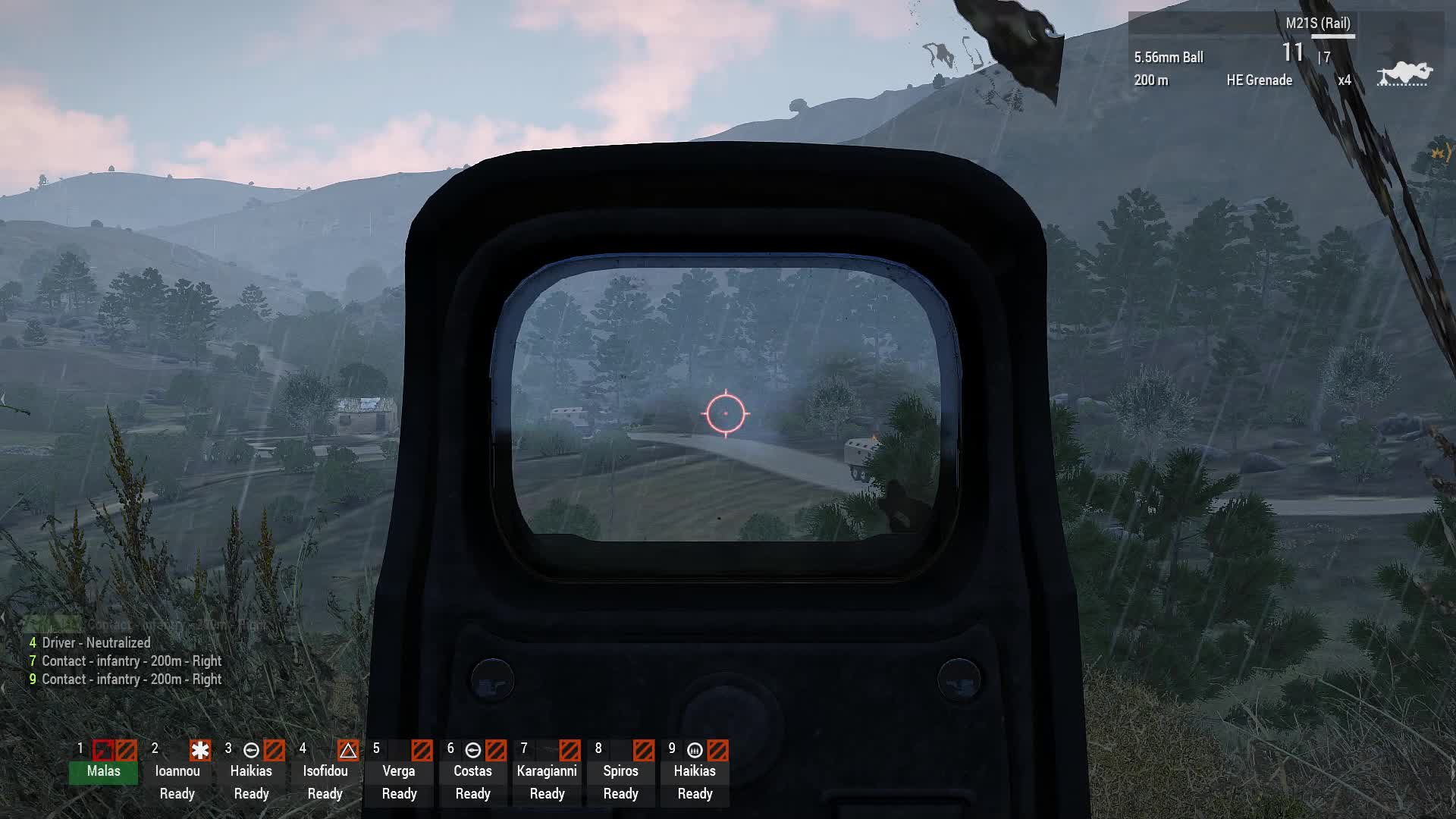Pick squad member Verga
Viewport: 1456px width, 819px height.
(399, 771)
